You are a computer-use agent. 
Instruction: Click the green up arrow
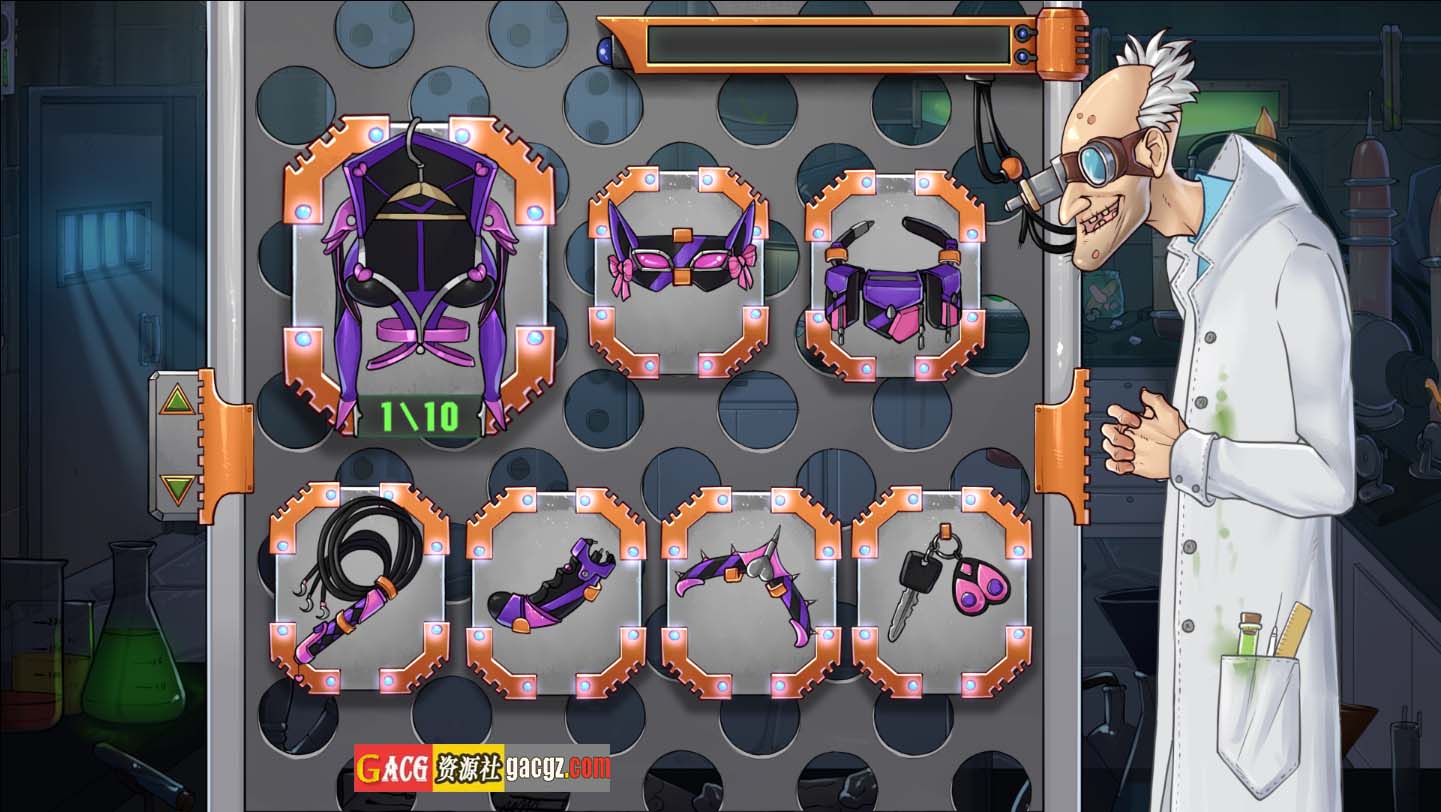(178, 401)
